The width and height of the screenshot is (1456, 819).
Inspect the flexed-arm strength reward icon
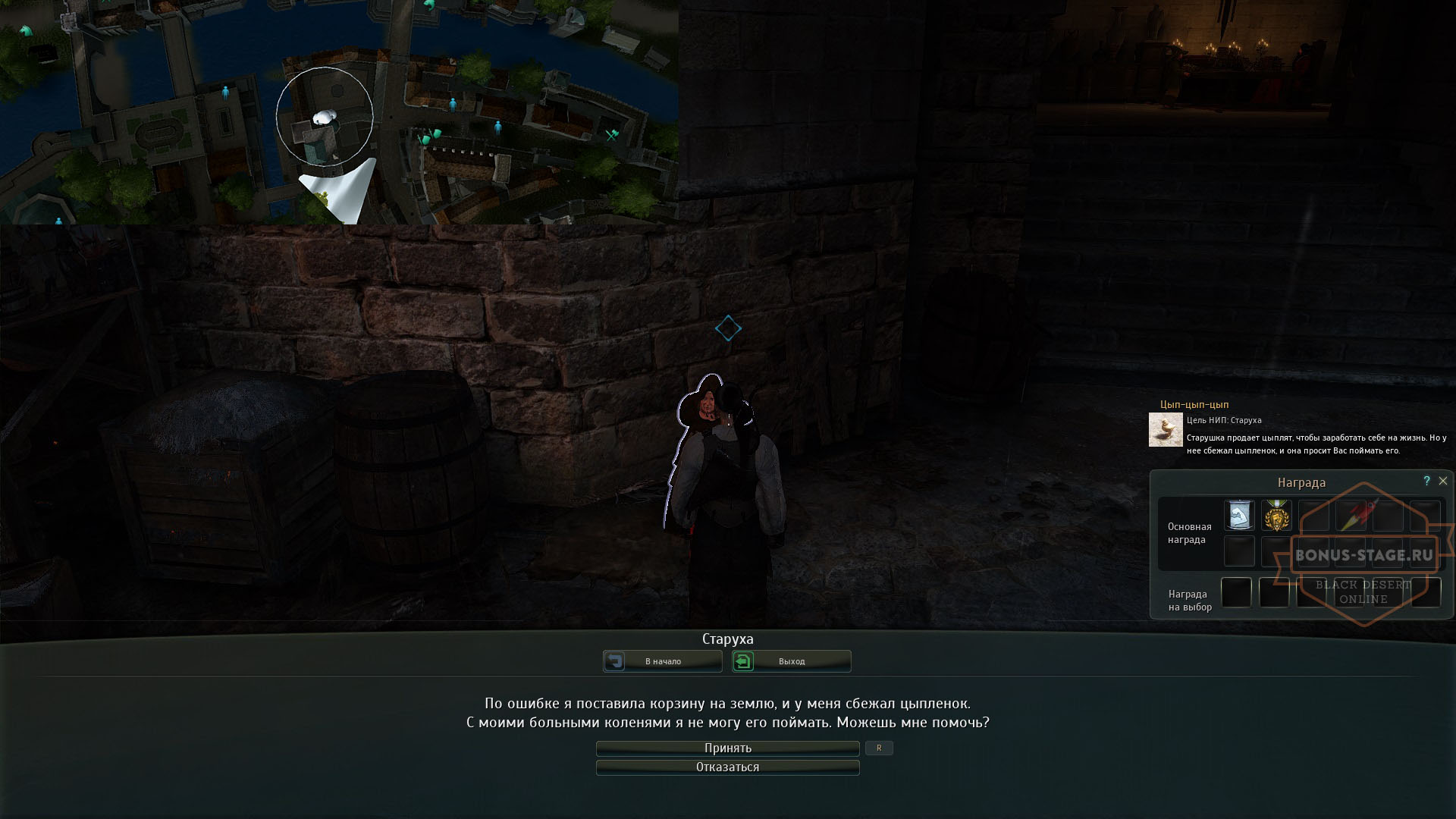[1239, 516]
